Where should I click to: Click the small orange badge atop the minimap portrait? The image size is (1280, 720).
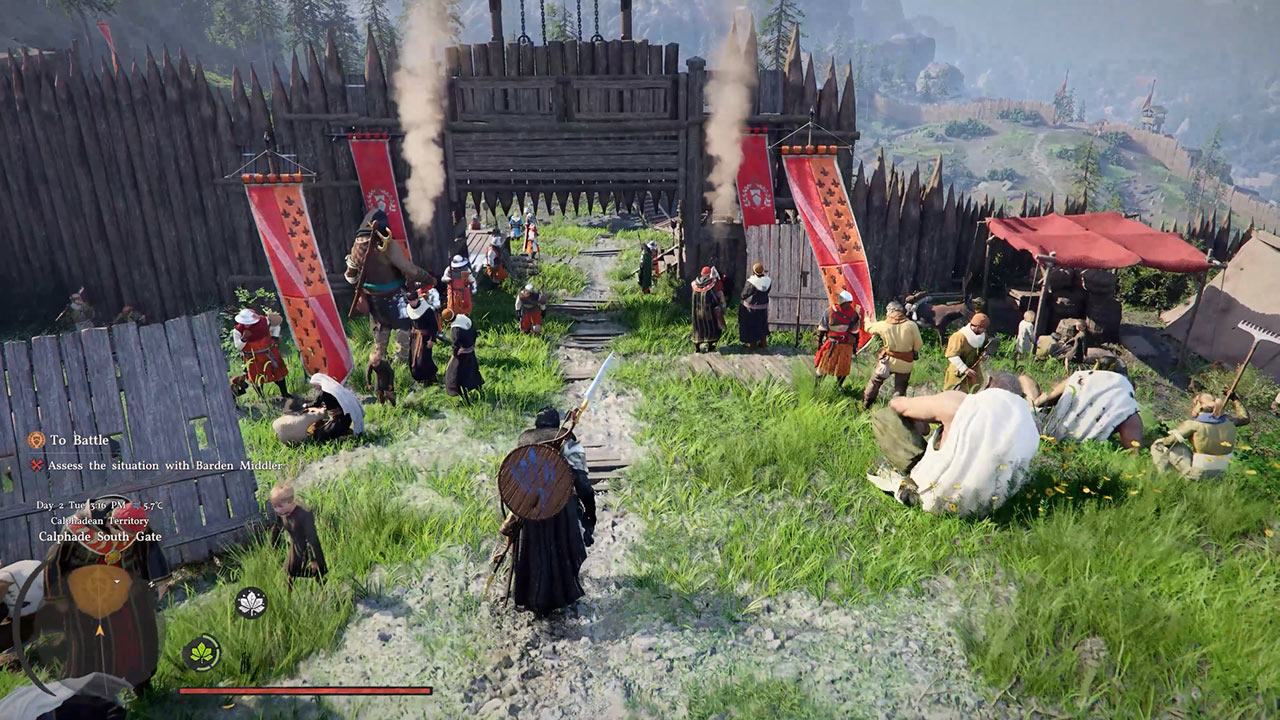click(112, 558)
